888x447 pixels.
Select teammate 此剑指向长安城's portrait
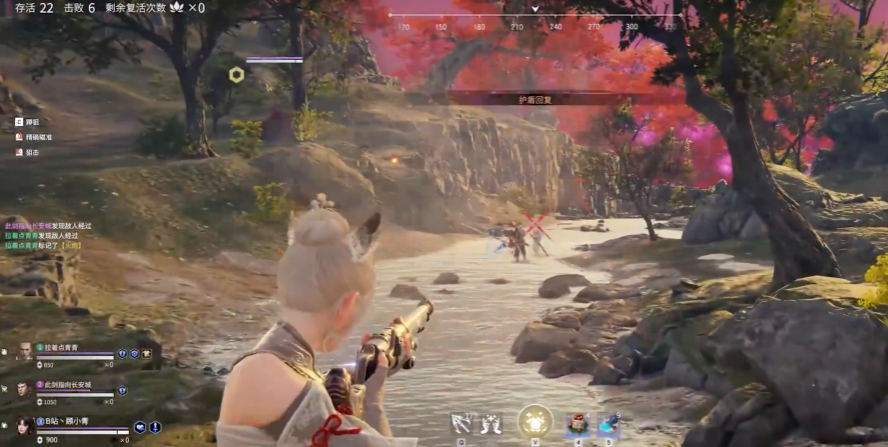point(24,388)
